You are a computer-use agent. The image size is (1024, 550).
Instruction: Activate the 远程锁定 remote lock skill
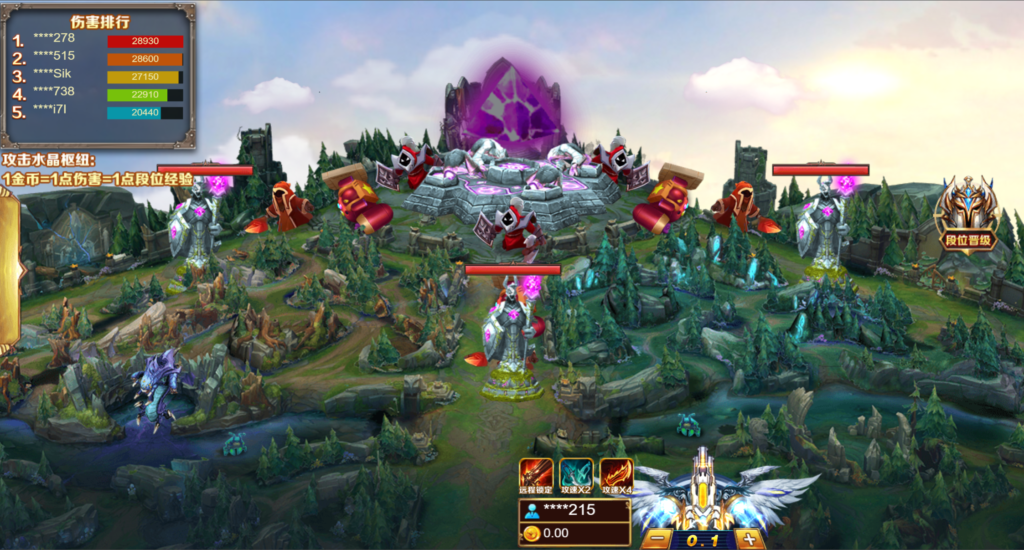point(535,476)
